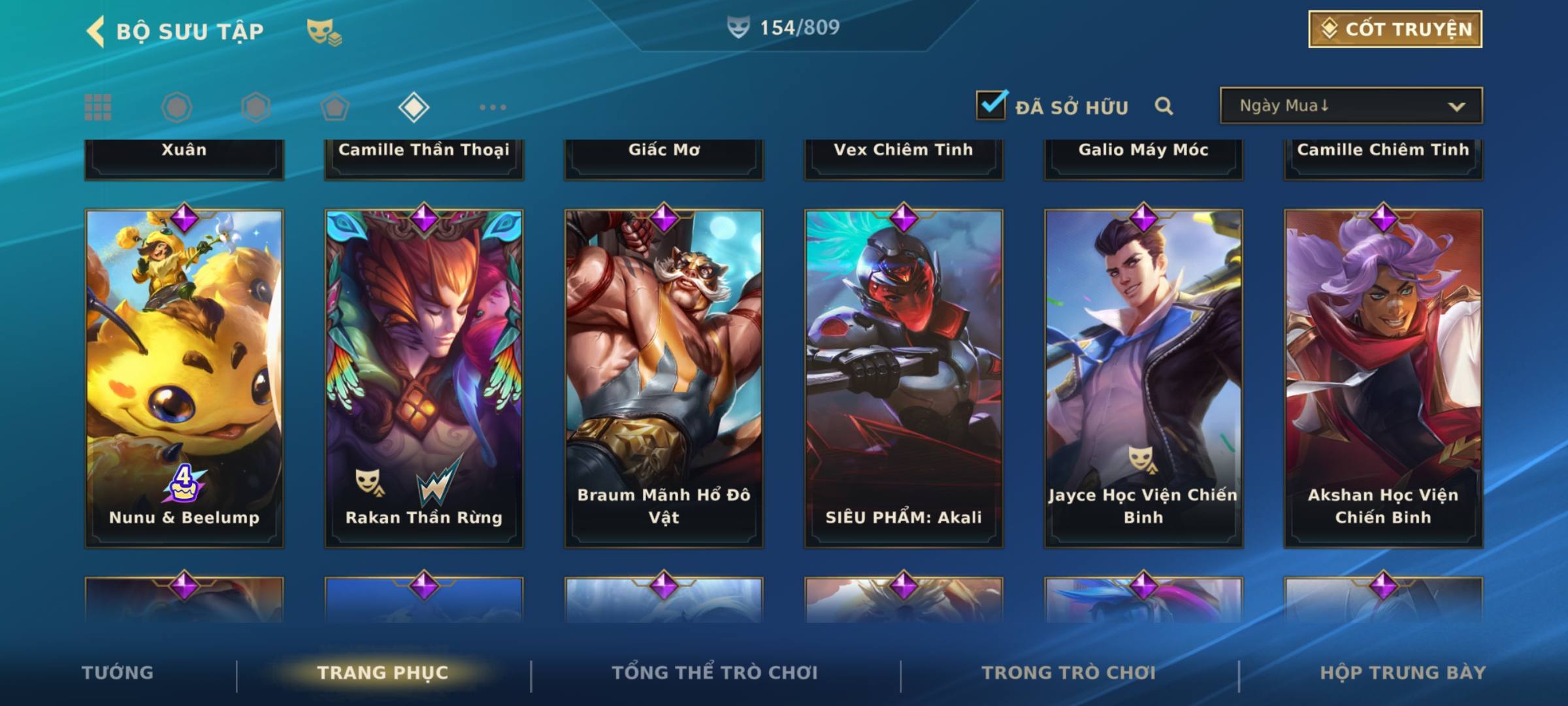The image size is (1568, 706).
Task: Select the Rakan Thần Rừng skin card
Action: tap(424, 378)
